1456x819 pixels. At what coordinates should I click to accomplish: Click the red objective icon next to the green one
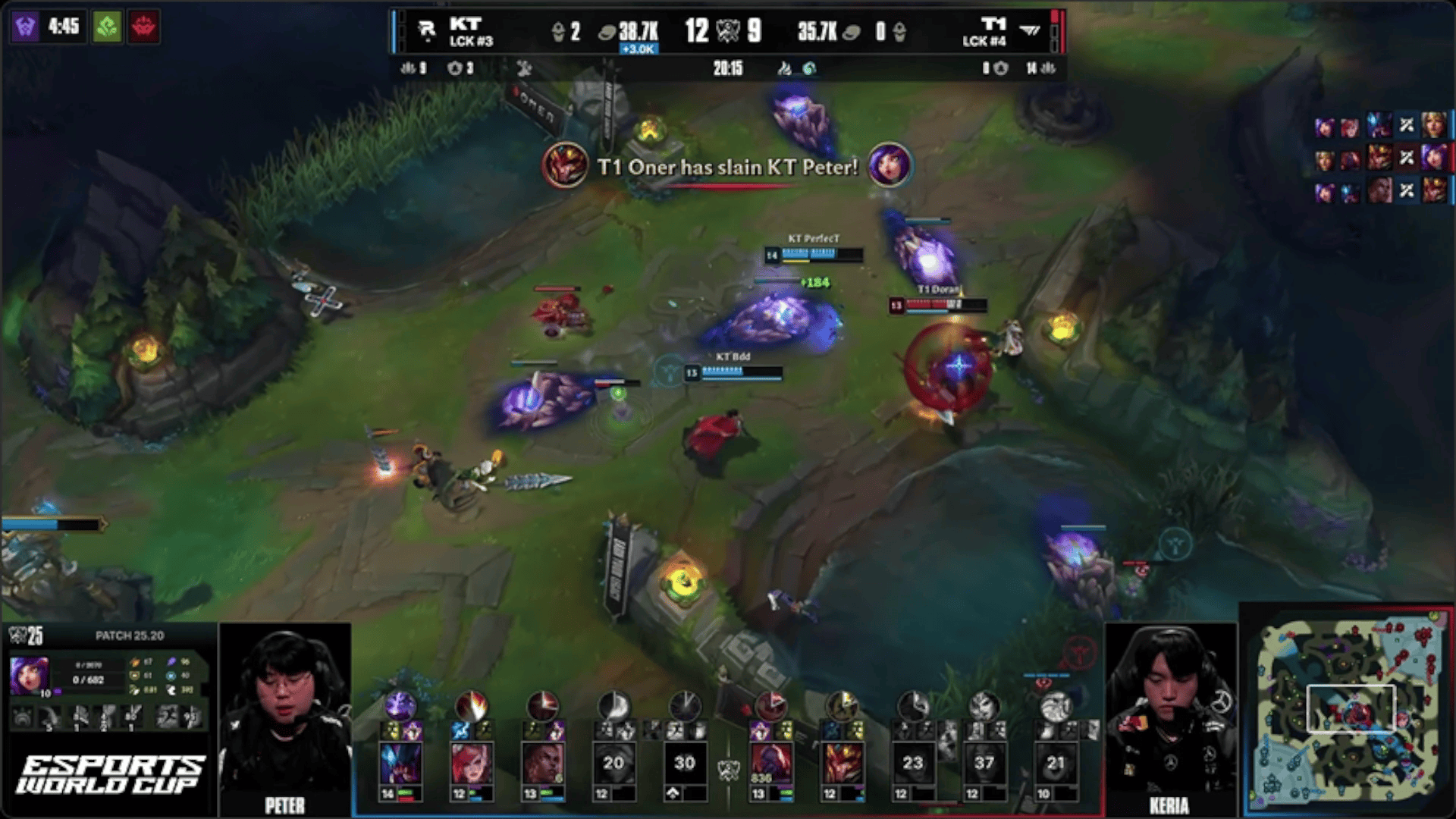[x=143, y=27]
